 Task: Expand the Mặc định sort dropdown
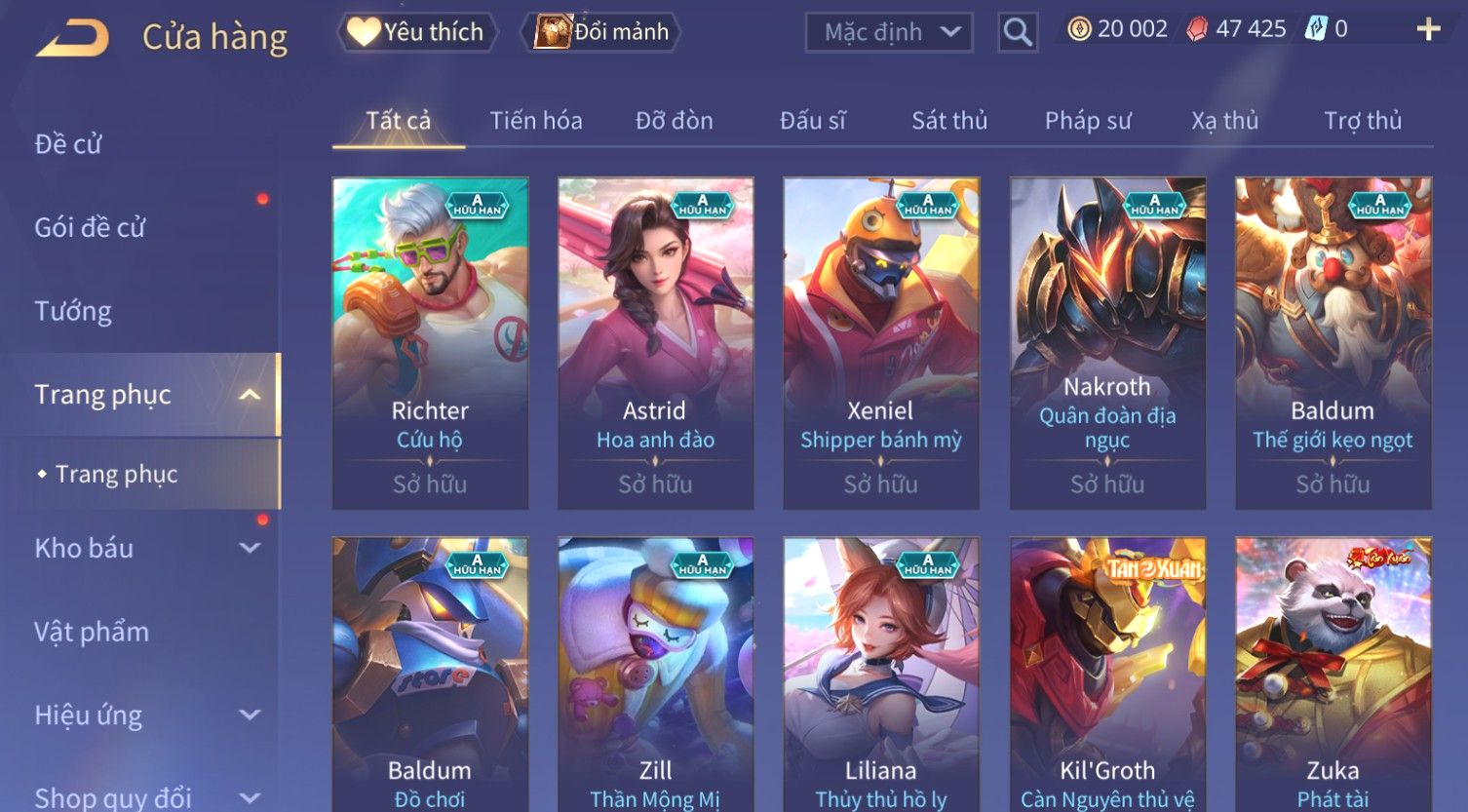point(889,32)
